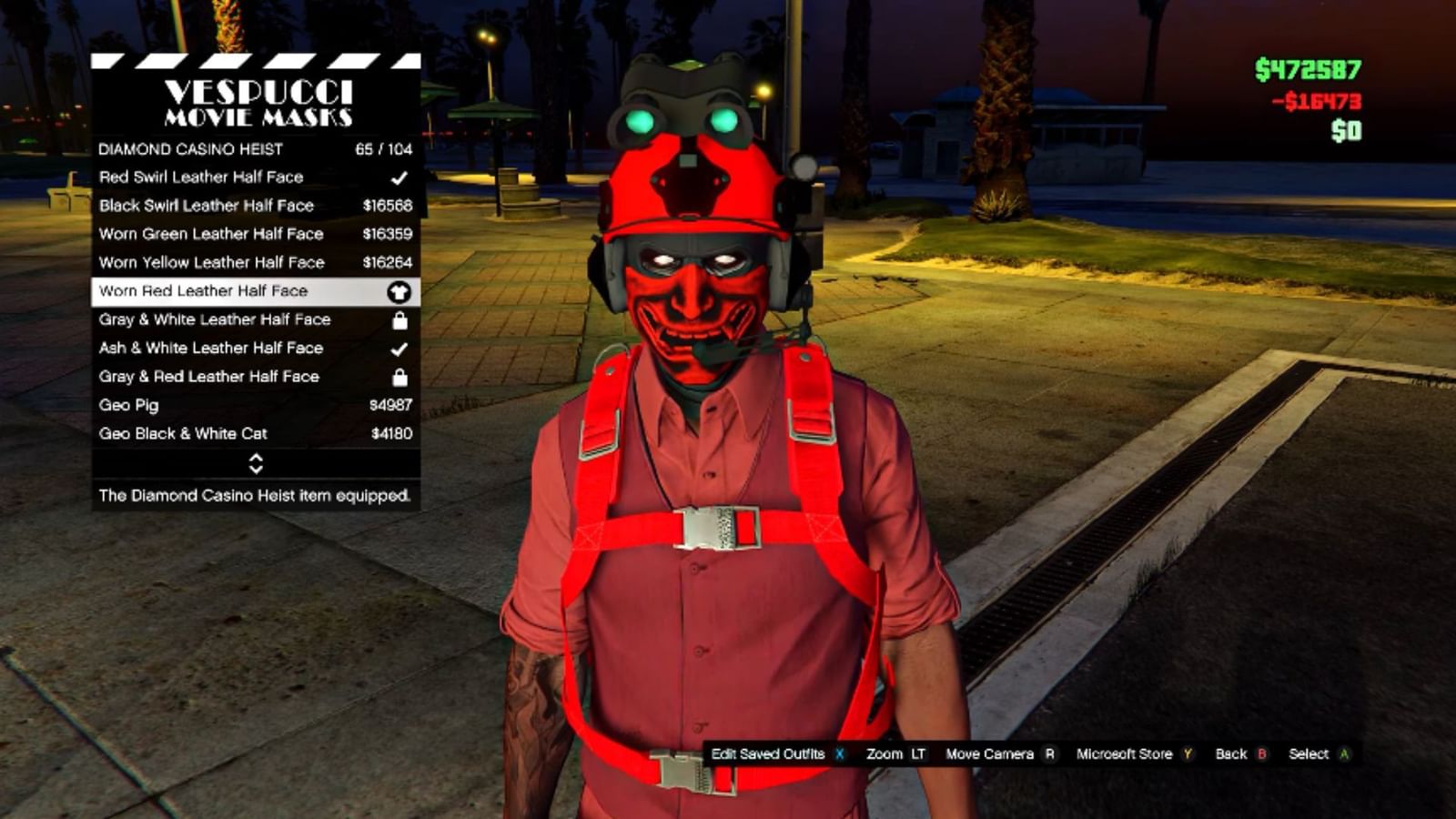The width and height of the screenshot is (1456, 819).
Task: Click the X button icon for Edit Saved Outfits
Action: (838, 753)
